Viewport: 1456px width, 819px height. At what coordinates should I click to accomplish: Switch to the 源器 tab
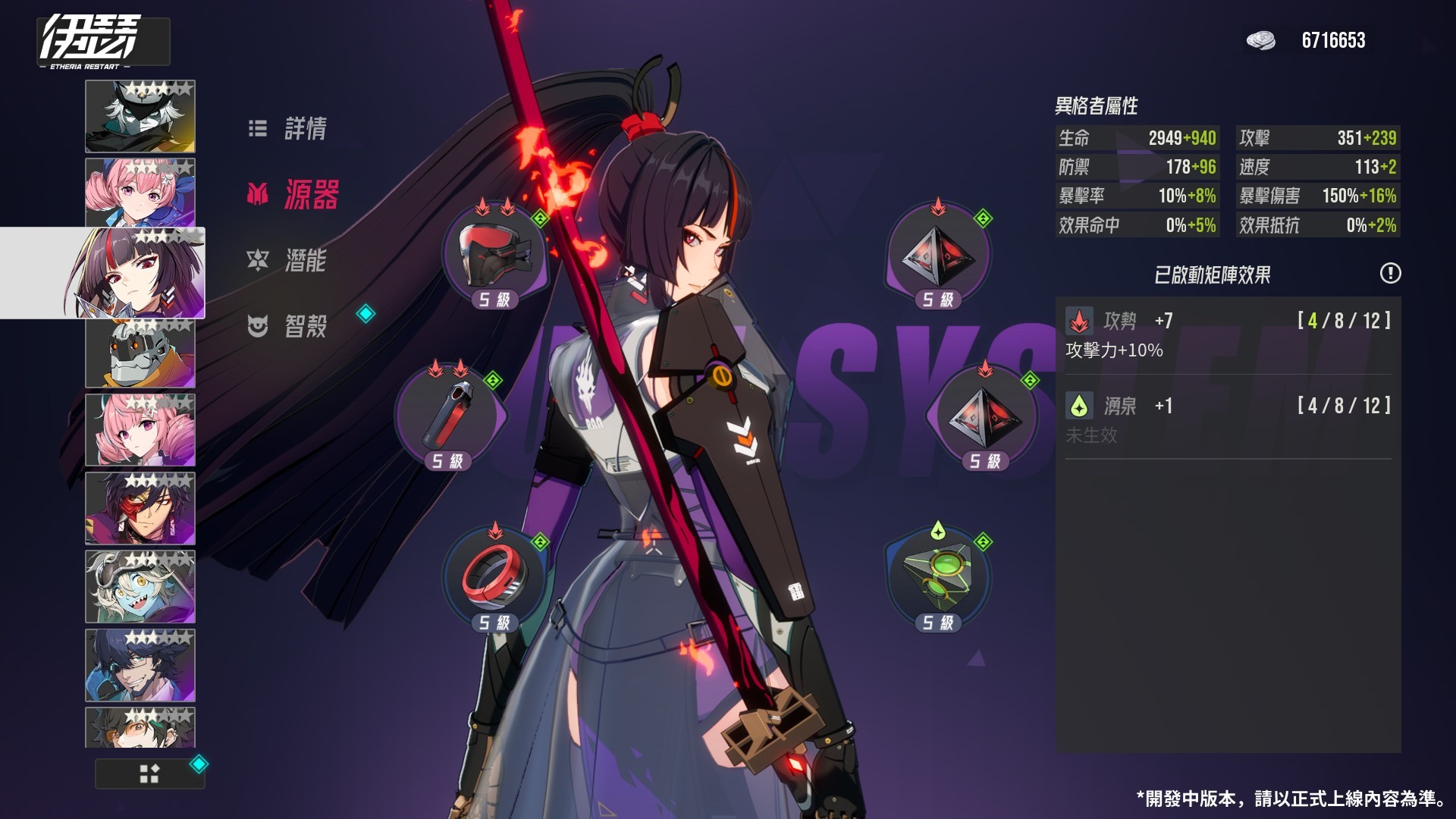tap(293, 195)
